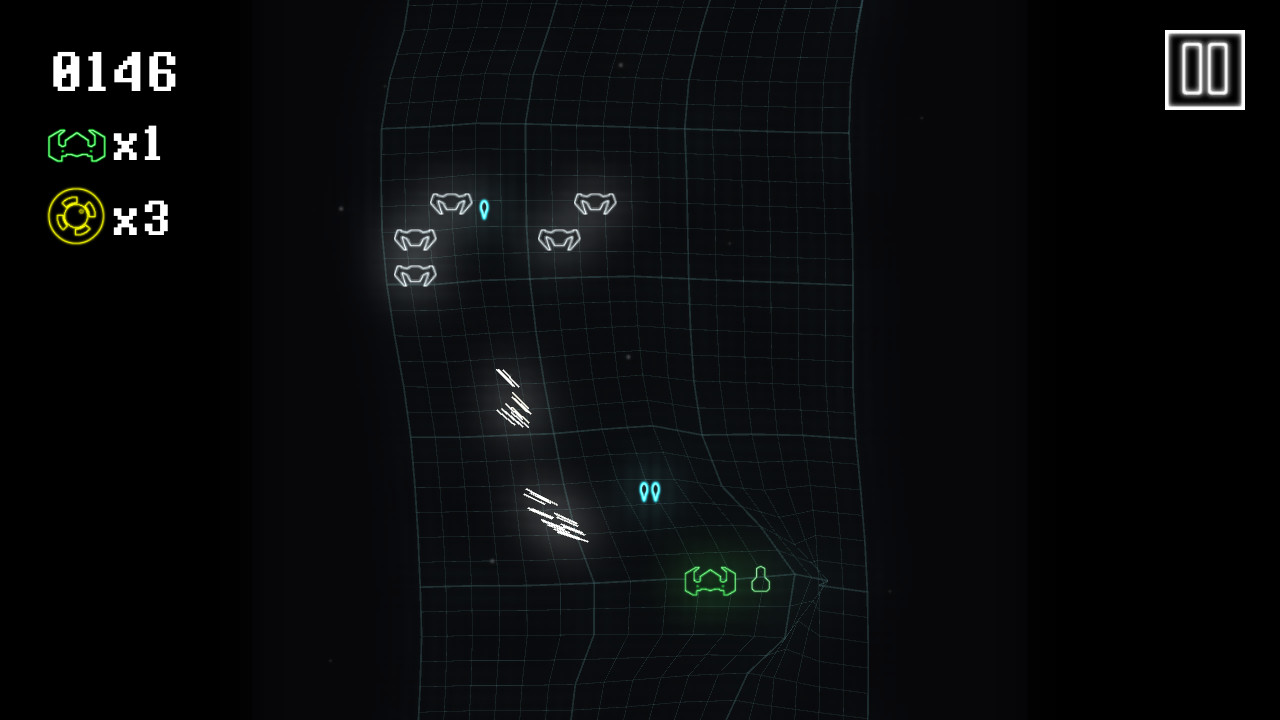This screenshot has height=720, width=1280.
Task: Click the cyan projectile near the top enemies
Action: [484, 211]
